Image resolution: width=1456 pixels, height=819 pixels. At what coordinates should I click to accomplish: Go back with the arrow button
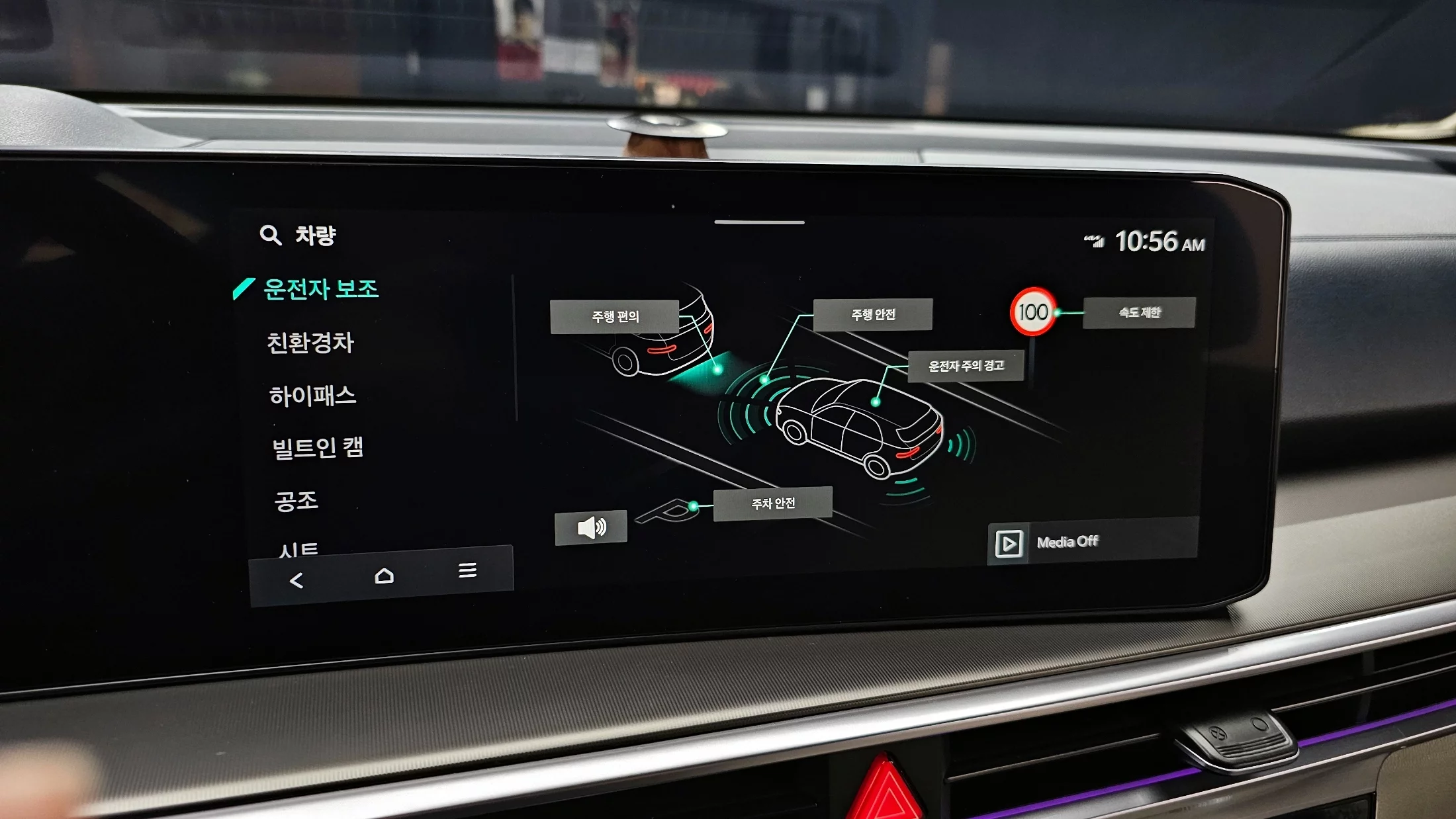(x=296, y=581)
